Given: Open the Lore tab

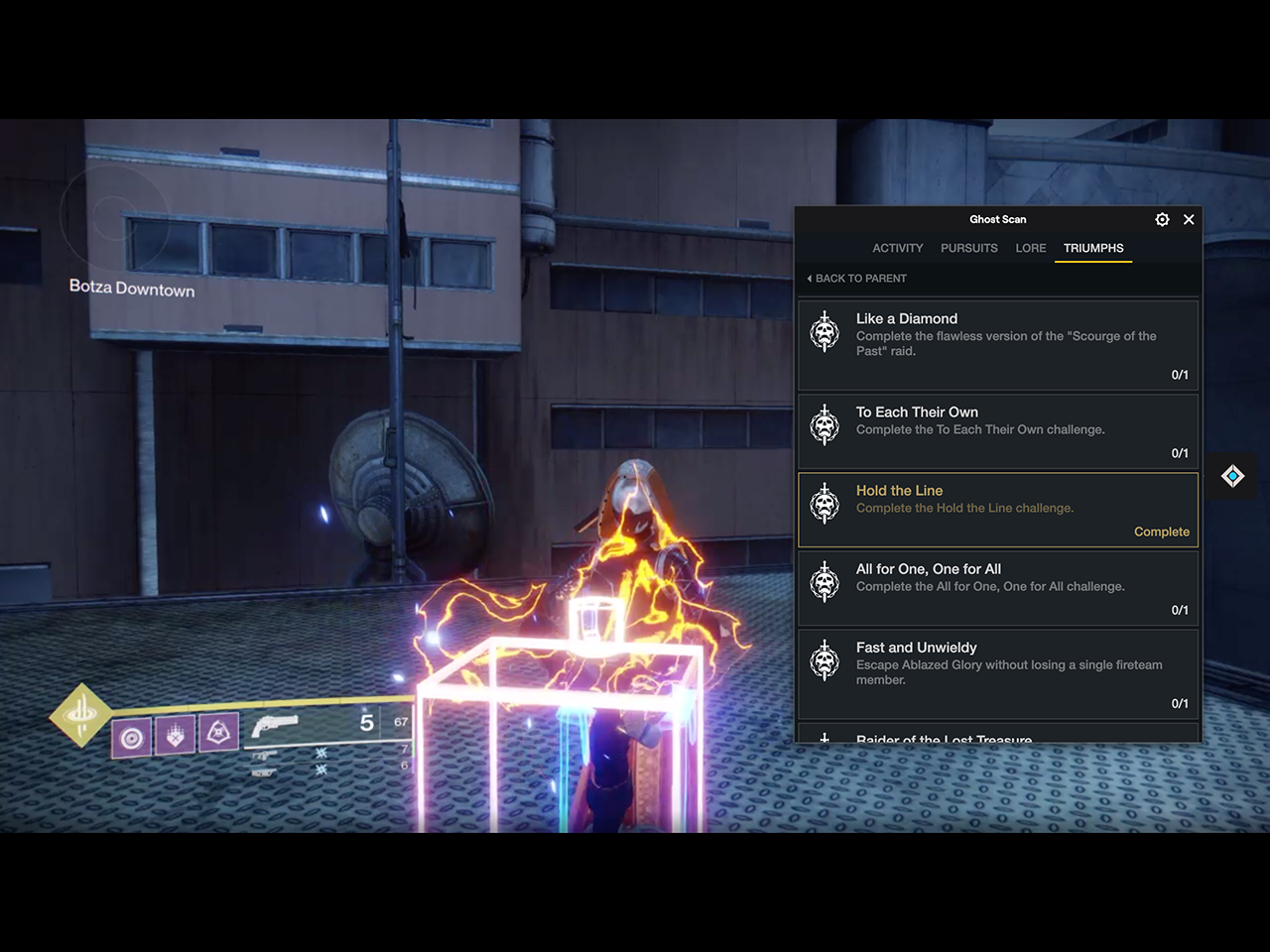Looking at the screenshot, I should pos(1030,248).
